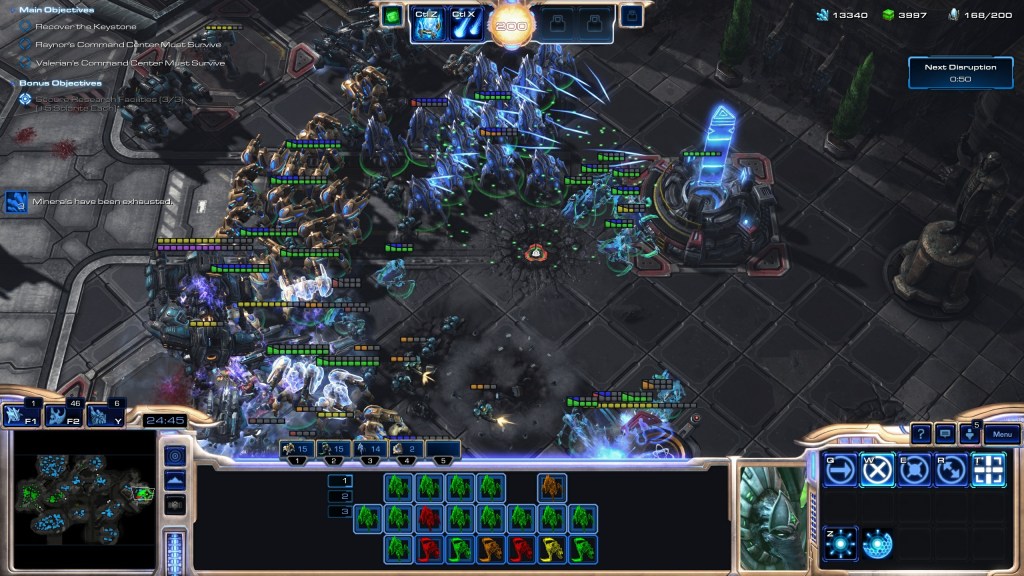Toggle the minimap terrain button
The width and height of the screenshot is (1024, 576).
[174, 480]
